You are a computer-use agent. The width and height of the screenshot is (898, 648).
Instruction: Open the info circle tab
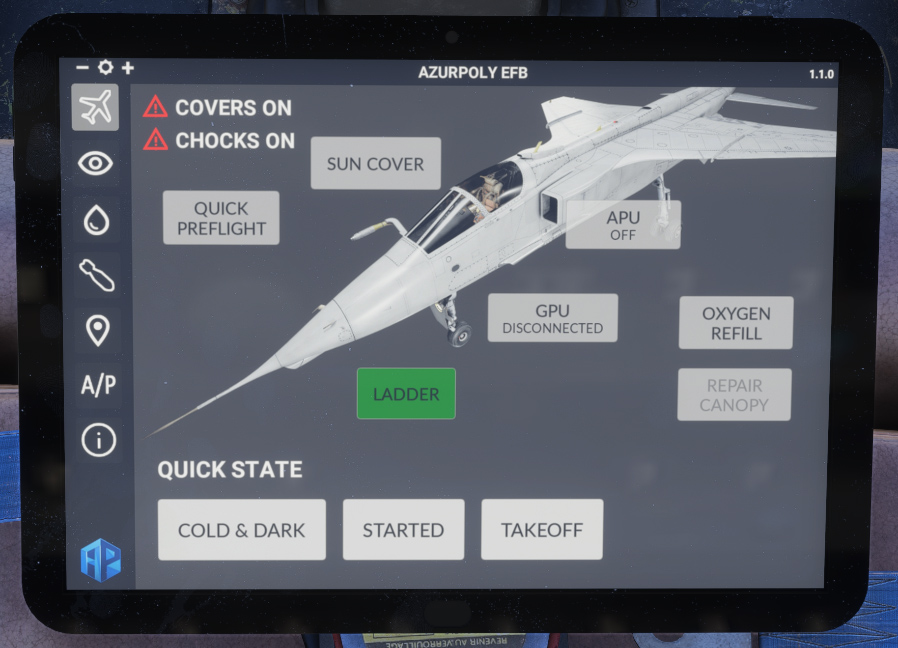(x=97, y=440)
